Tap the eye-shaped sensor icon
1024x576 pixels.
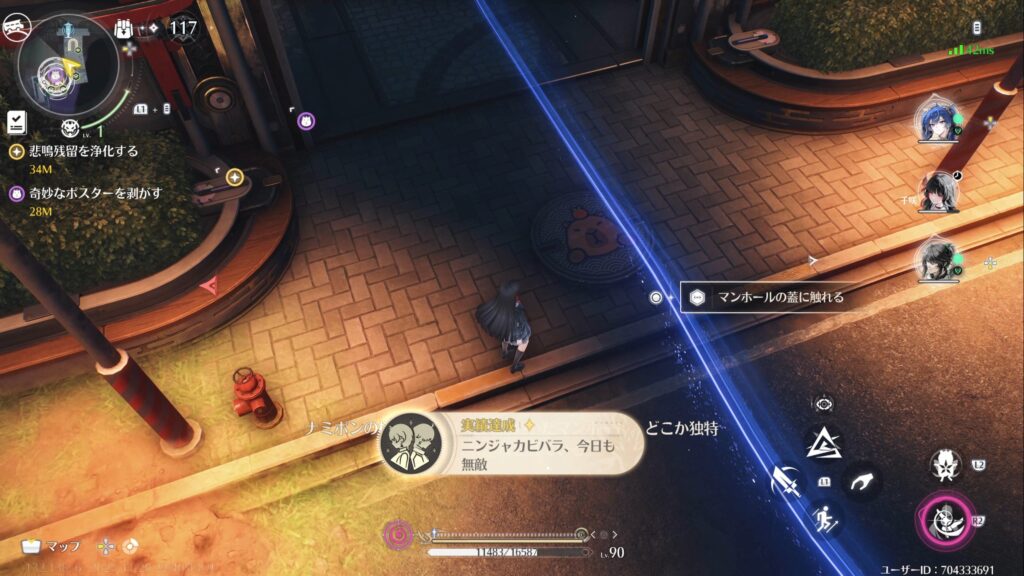(824, 405)
